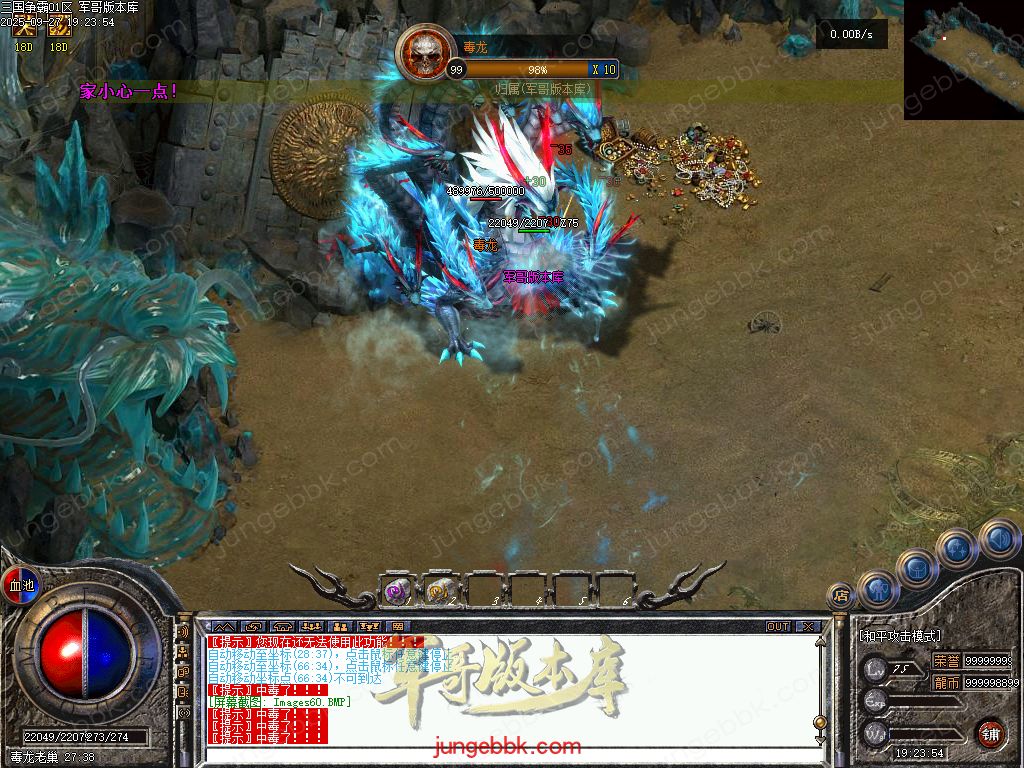Click the chat scrollbar's golden knob
Image resolution: width=1024 pixels, height=768 pixels.
(x=820, y=721)
